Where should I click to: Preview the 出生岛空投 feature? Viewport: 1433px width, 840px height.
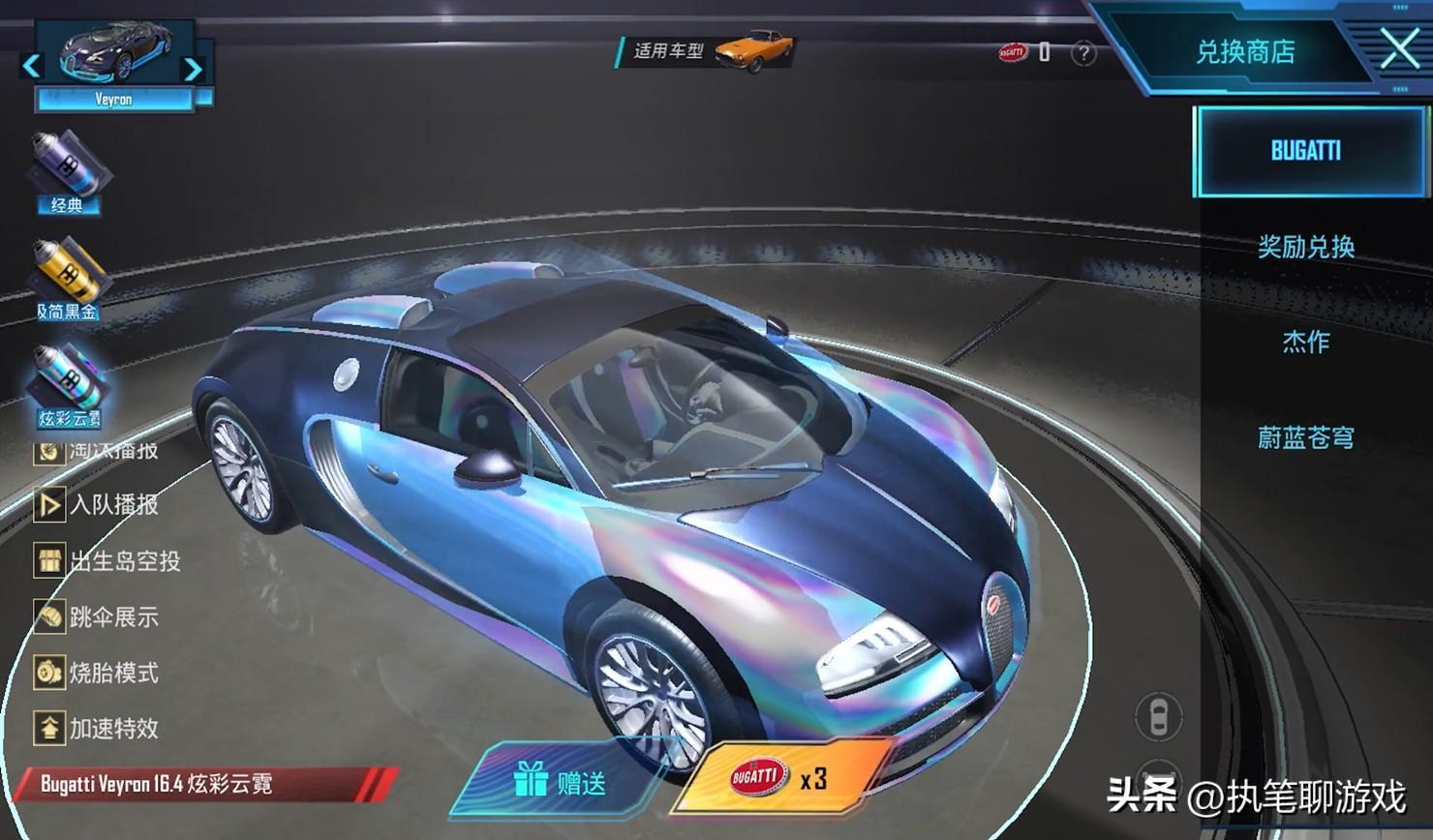(x=107, y=561)
